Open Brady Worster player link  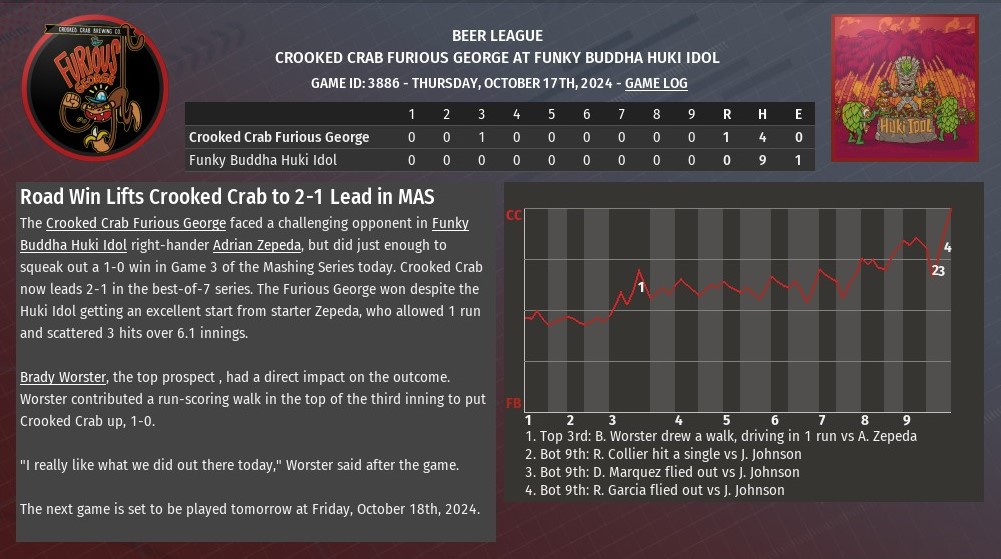pyautogui.click(x=63, y=377)
